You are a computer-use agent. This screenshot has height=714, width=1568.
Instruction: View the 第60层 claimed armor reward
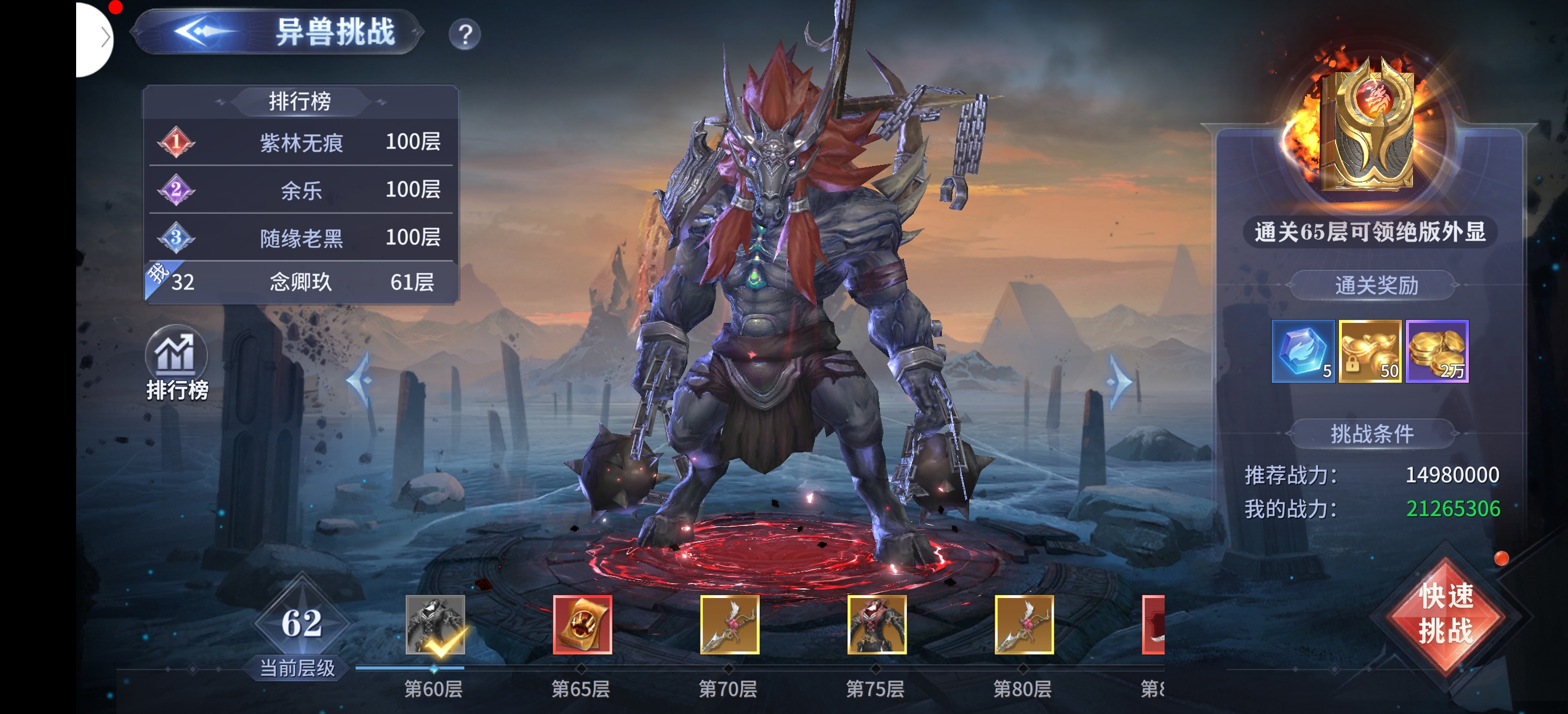coord(435,624)
